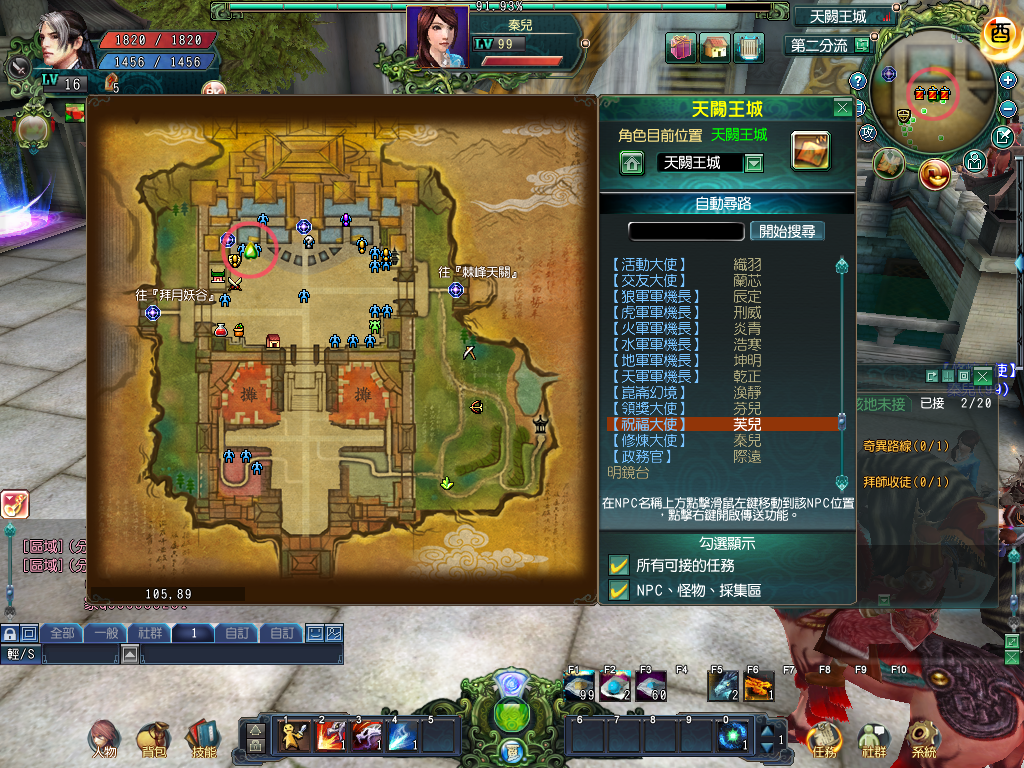
Task: Click the 開始搜尋 search button
Action: pos(787,231)
